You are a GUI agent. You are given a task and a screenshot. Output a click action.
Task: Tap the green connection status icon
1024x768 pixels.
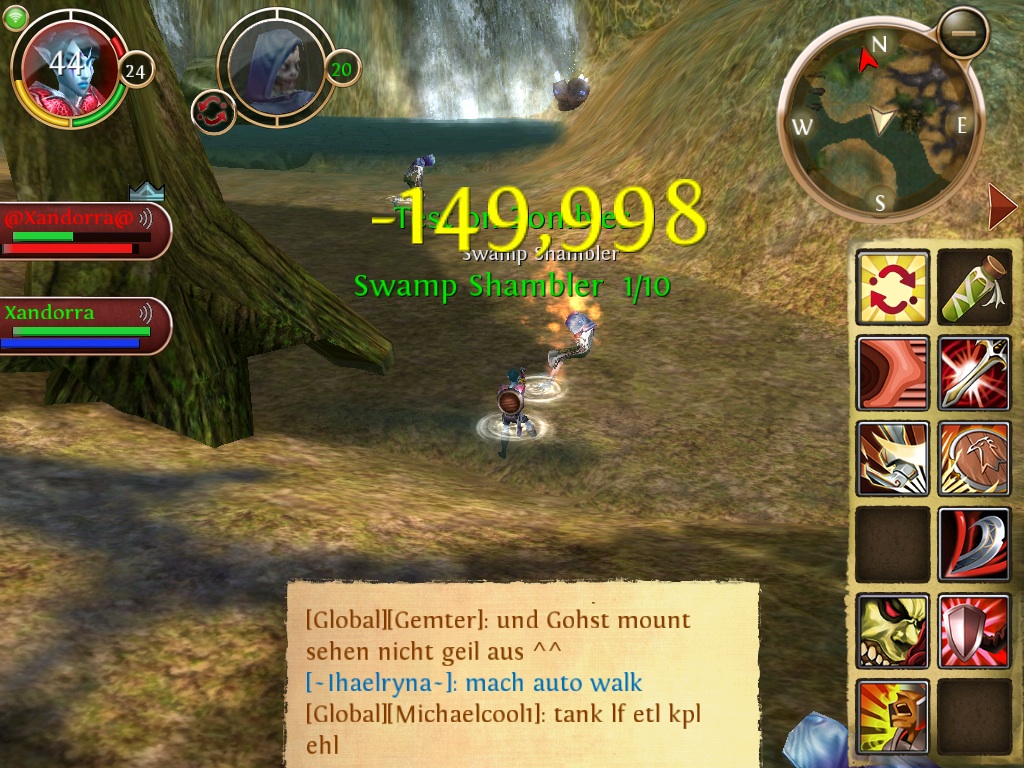click(x=15, y=17)
